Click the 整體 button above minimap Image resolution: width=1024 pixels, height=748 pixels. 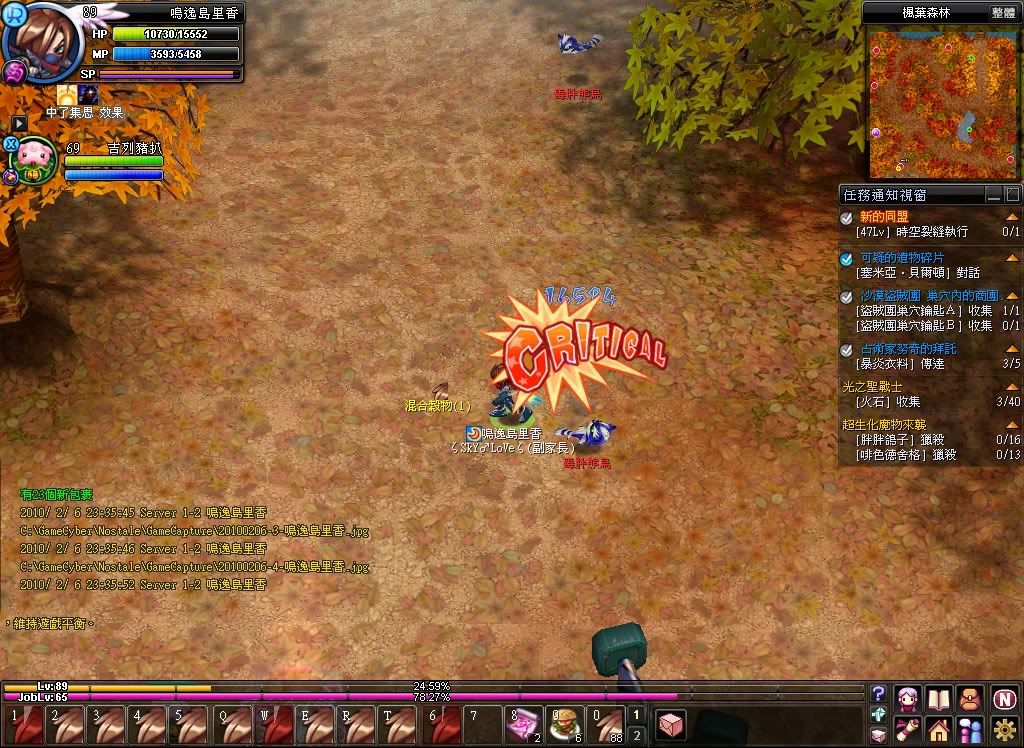click(x=1003, y=13)
